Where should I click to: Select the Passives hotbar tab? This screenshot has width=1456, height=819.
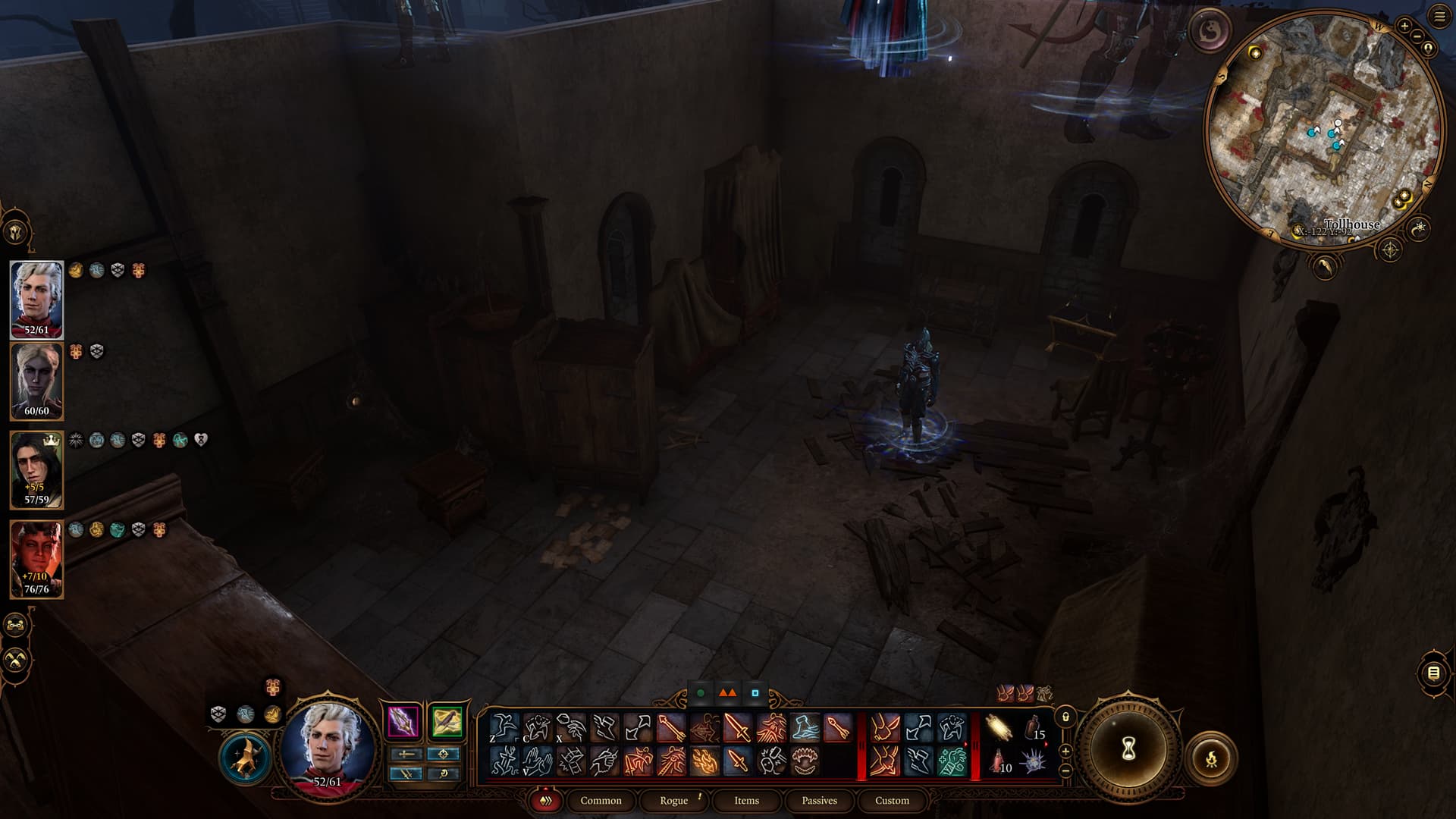pyautogui.click(x=819, y=800)
